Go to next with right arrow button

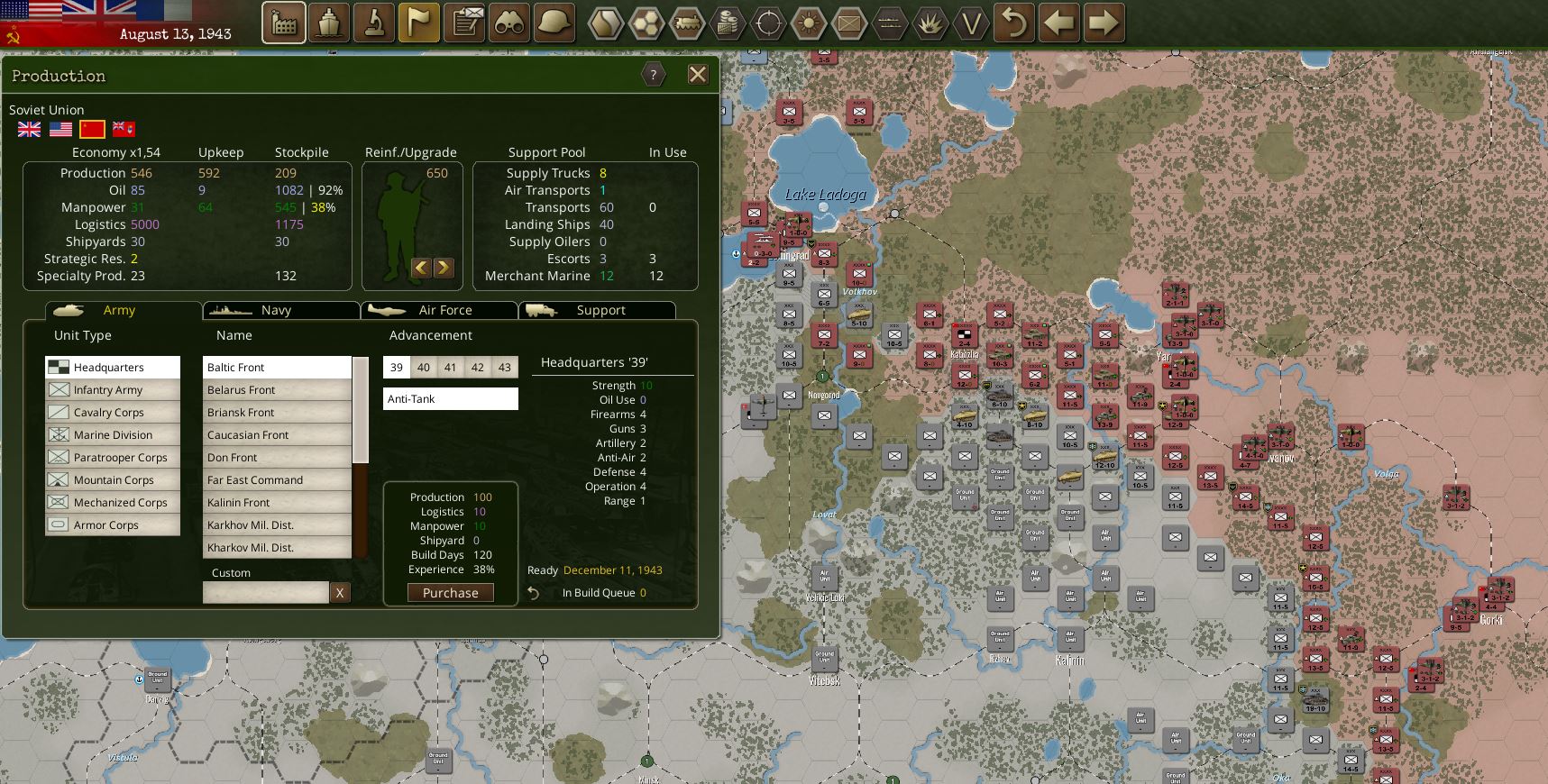click(x=1104, y=23)
